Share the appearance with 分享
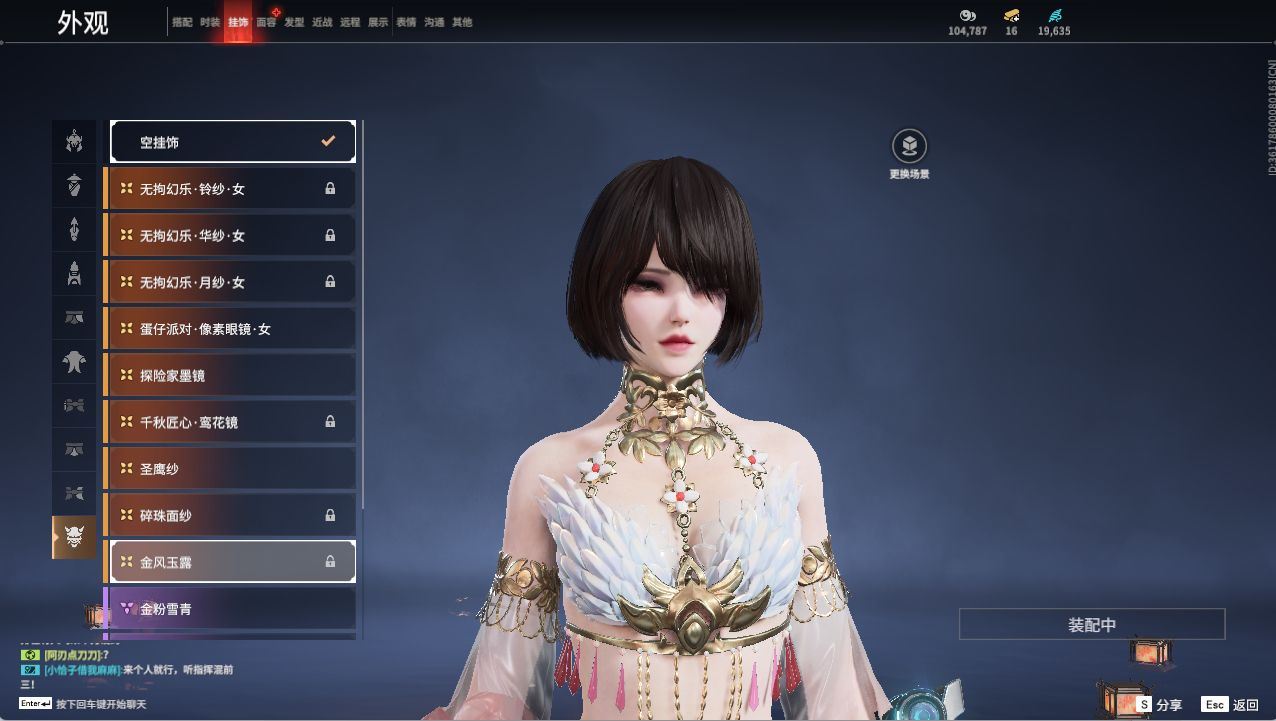Image resolution: width=1276 pixels, height=721 pixels. (x=1158, y=705)
